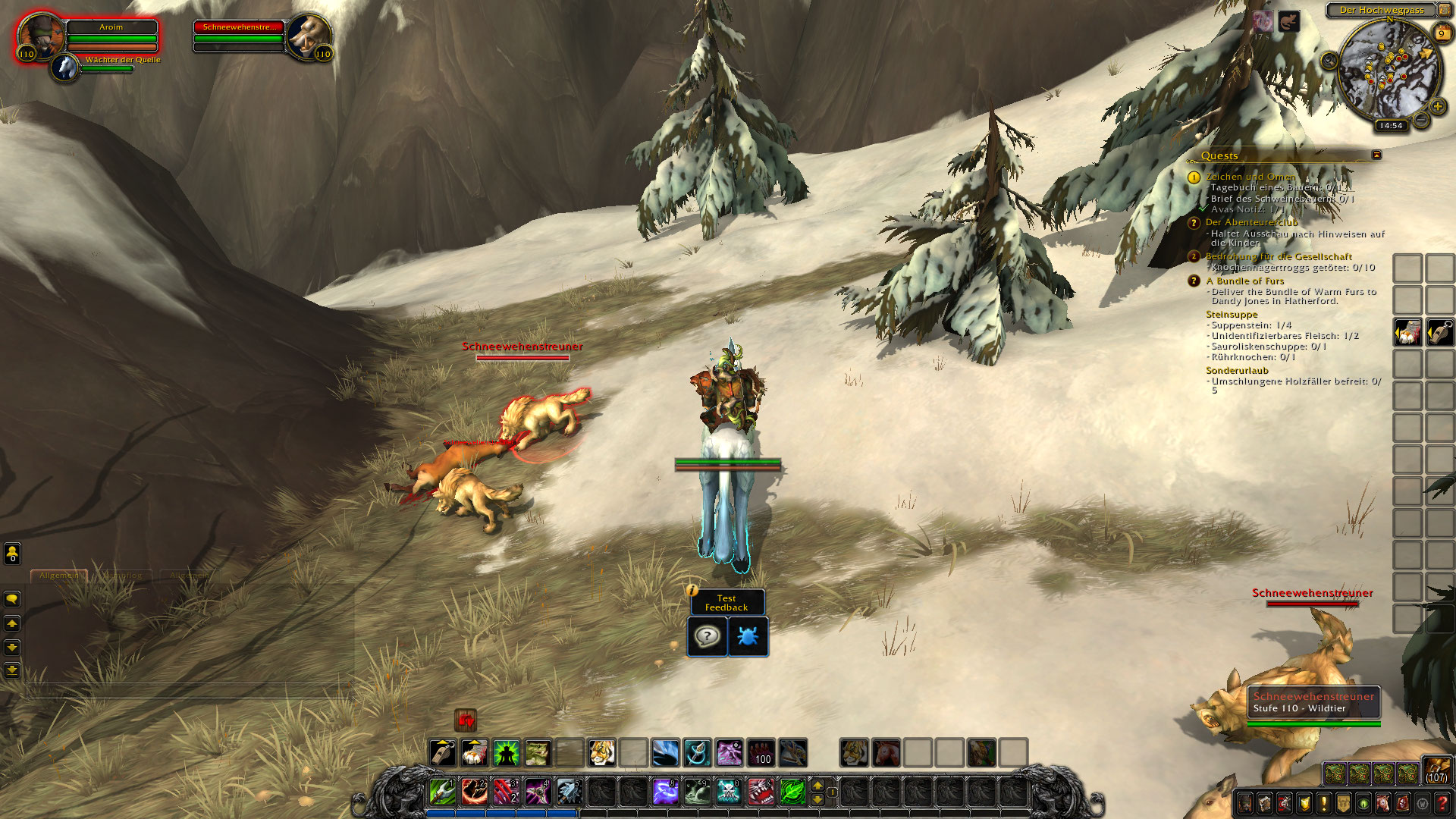The width and height of the screenshot is (1456, 819).
Task: Open the calendar showing day 9
Action: tap(1442, 33)
